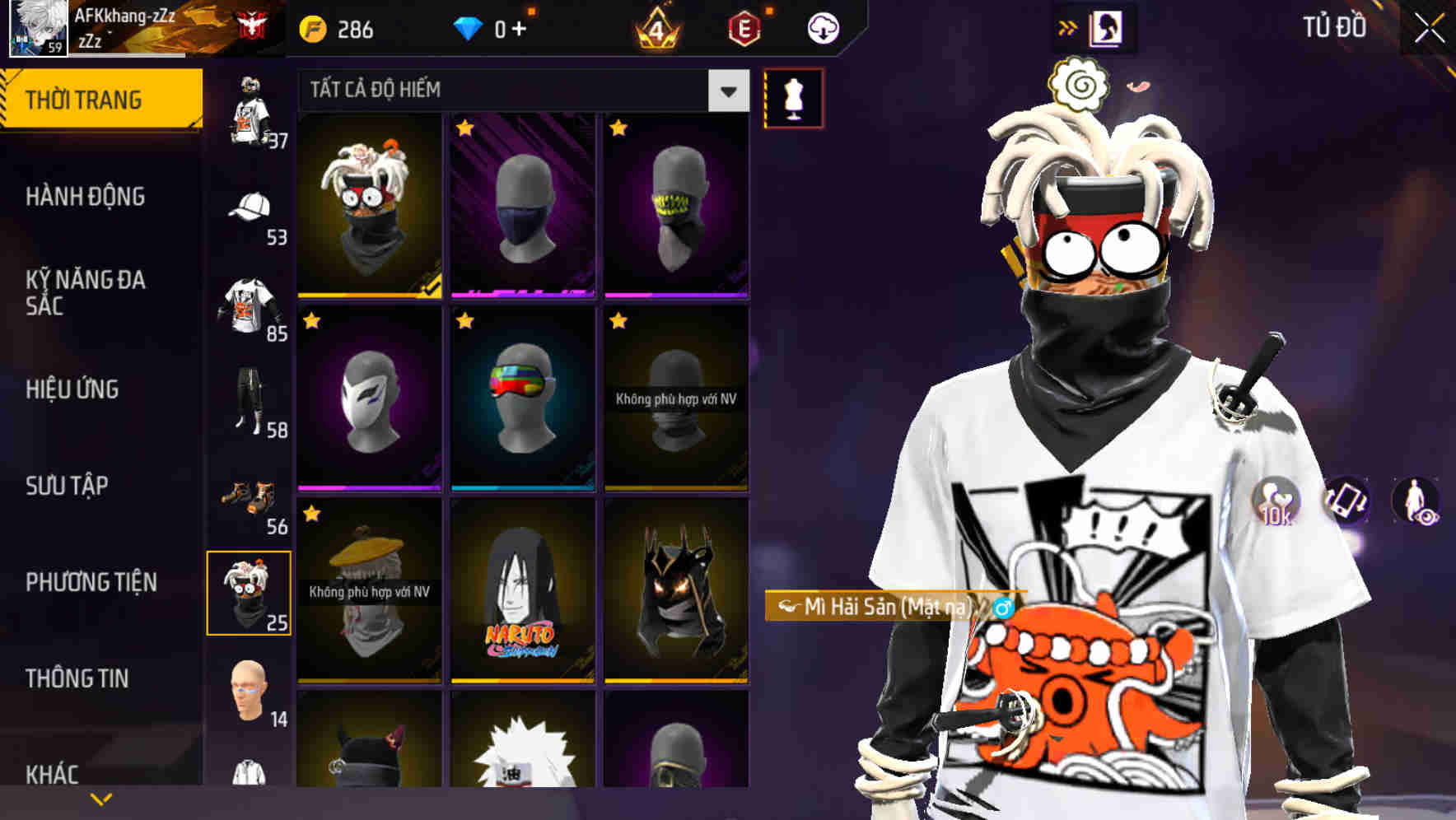Image resolution: width=1456 pixels, height=820 pixels.
Task: Expand more categories via bottom sidebar chevron
Action: click(x=100, y=799)
